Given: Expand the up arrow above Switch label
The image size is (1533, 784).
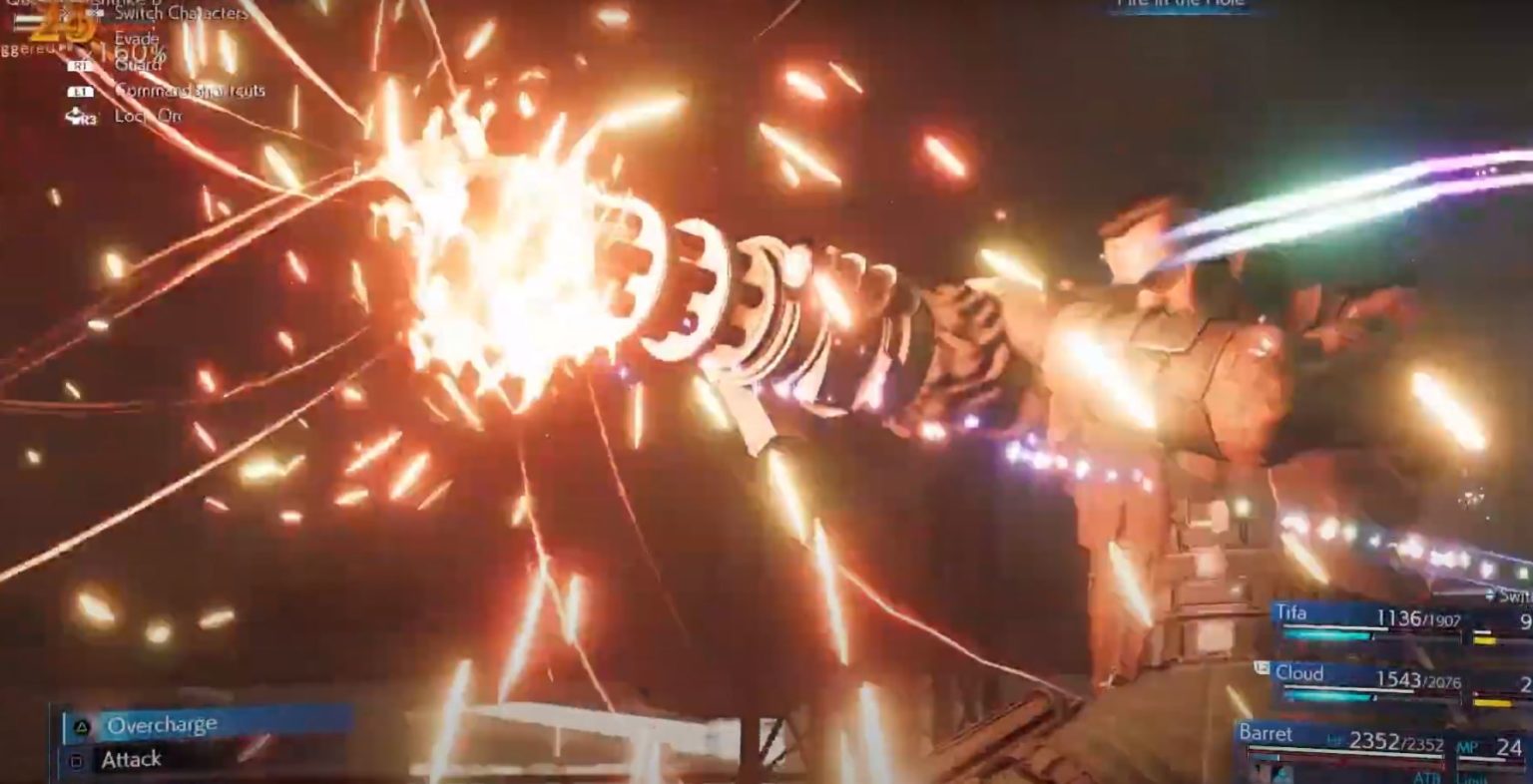Looking at the screenshot, I should [x=1491, y=592].
